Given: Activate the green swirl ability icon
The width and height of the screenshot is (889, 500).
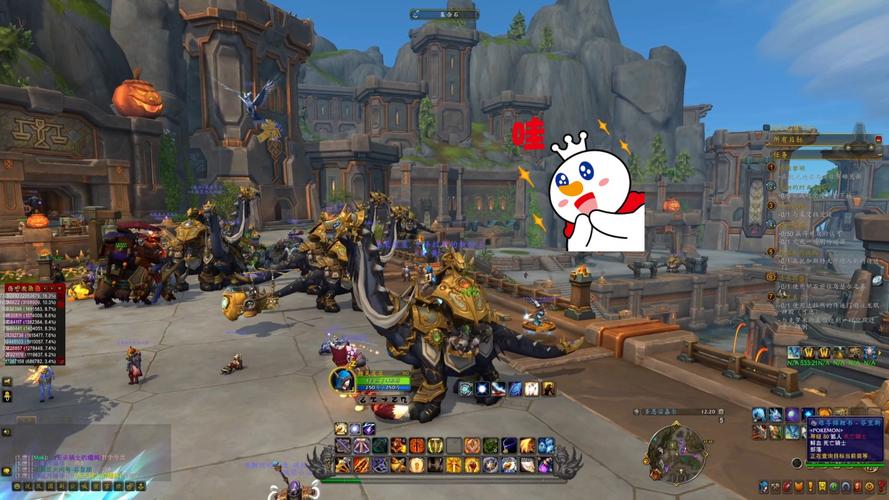Looking at the screenshot, I should 491,446.
